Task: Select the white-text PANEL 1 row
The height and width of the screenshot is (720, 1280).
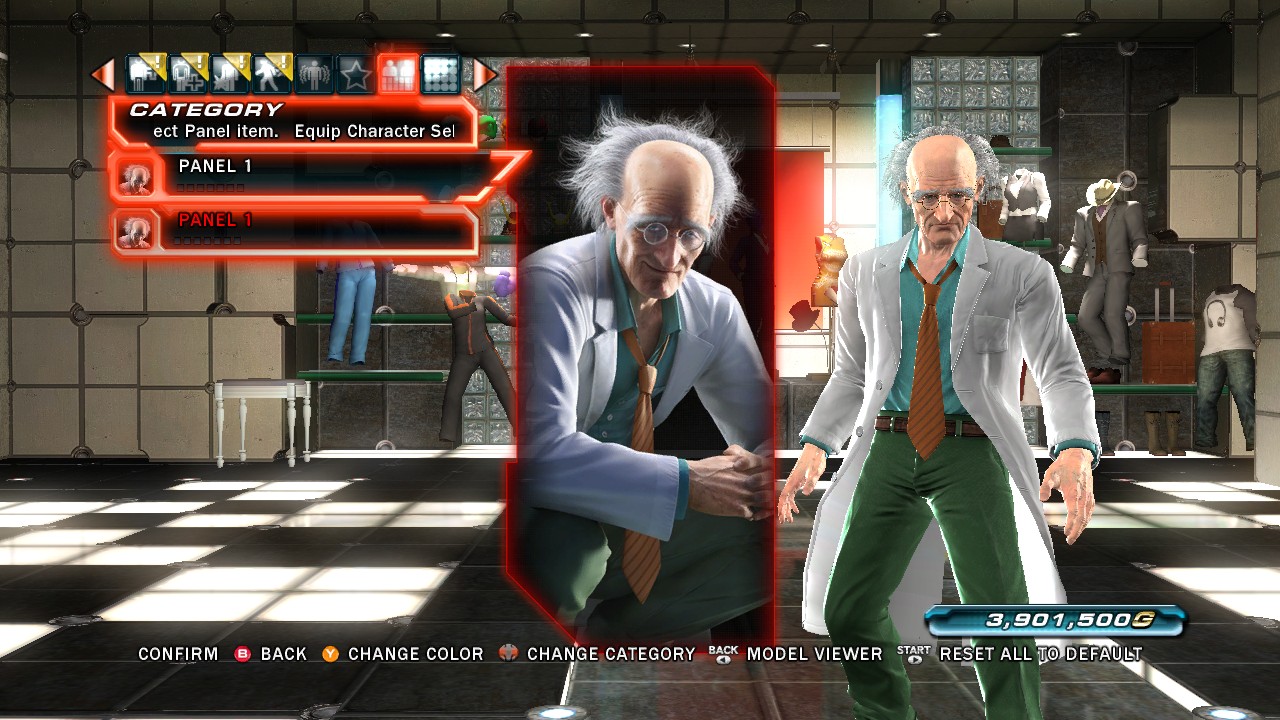Action: tap(300, 176)
